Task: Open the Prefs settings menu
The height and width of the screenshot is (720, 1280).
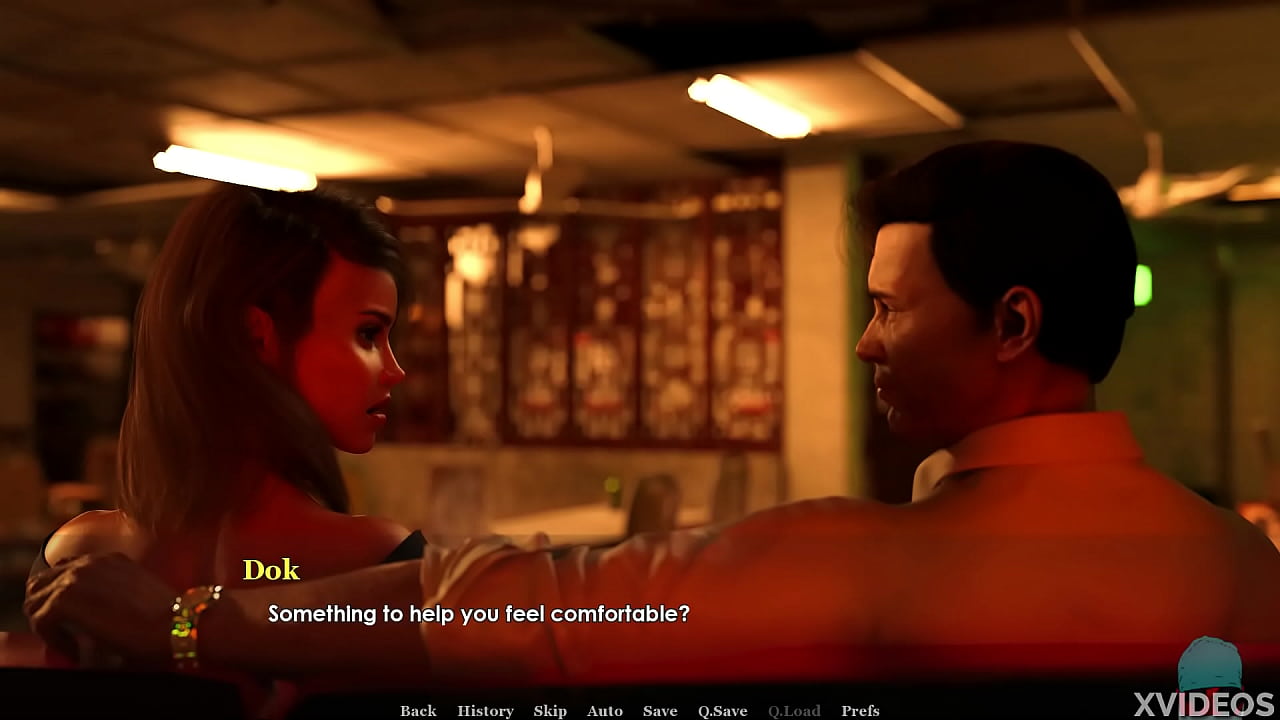Action: coord(860,711)
